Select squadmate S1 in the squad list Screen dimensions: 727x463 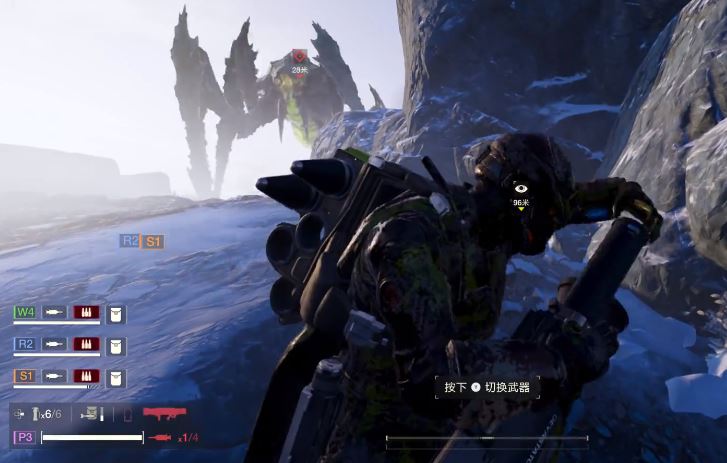click(25, 377)
